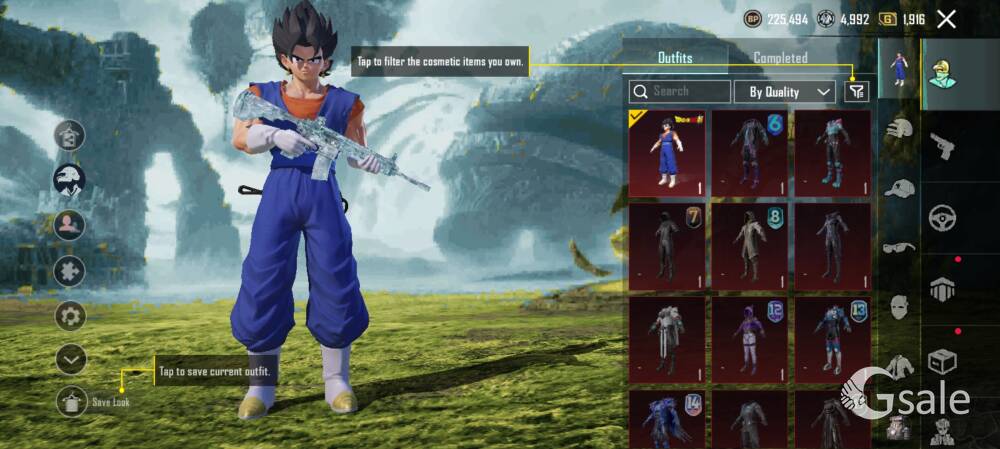Toggle the owned cosmetics filter icon
Image resolution: width=1000 pixels, height=449 pixels.
856,91
